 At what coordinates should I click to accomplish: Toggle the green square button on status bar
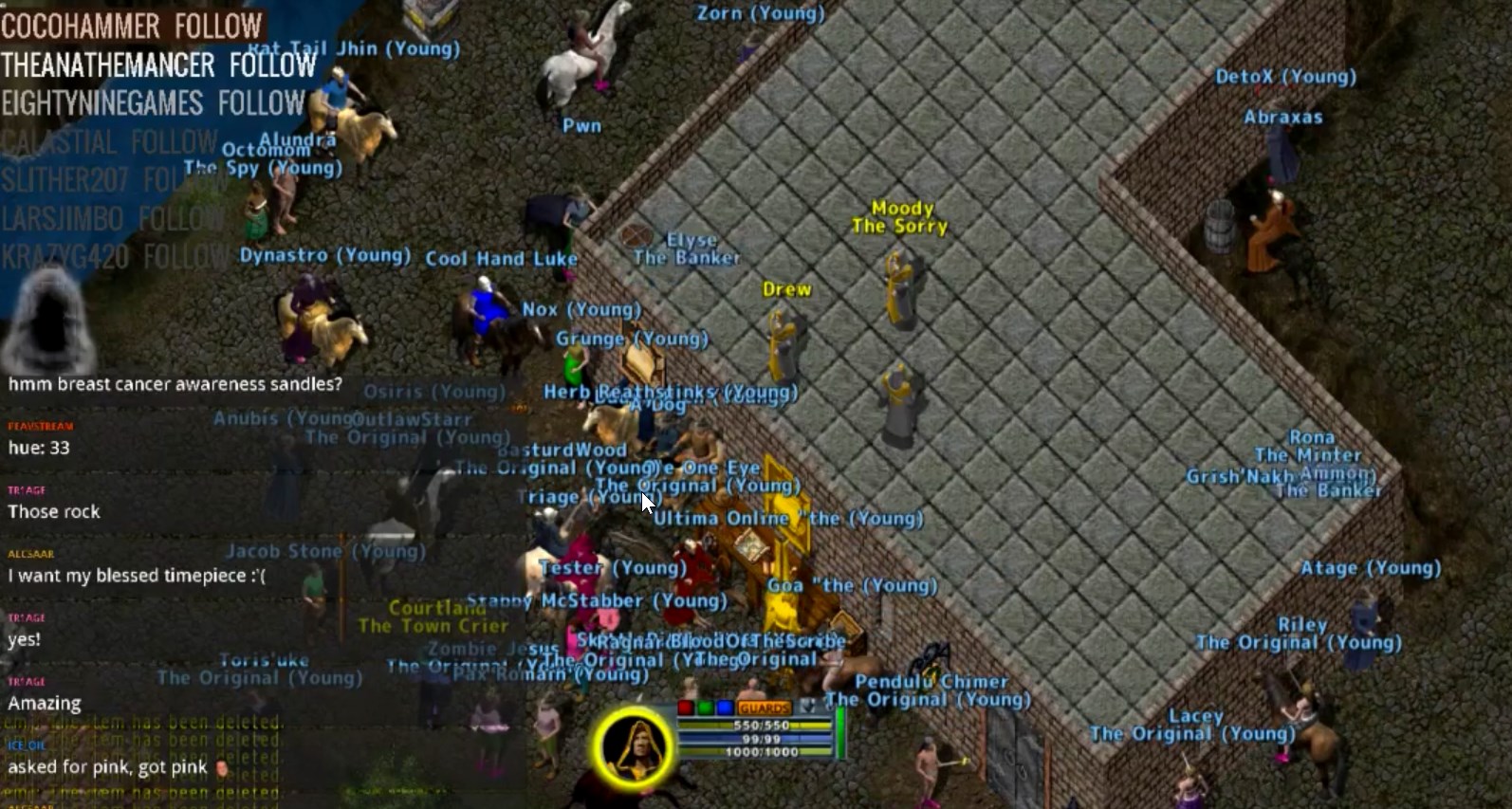[706, 708]
